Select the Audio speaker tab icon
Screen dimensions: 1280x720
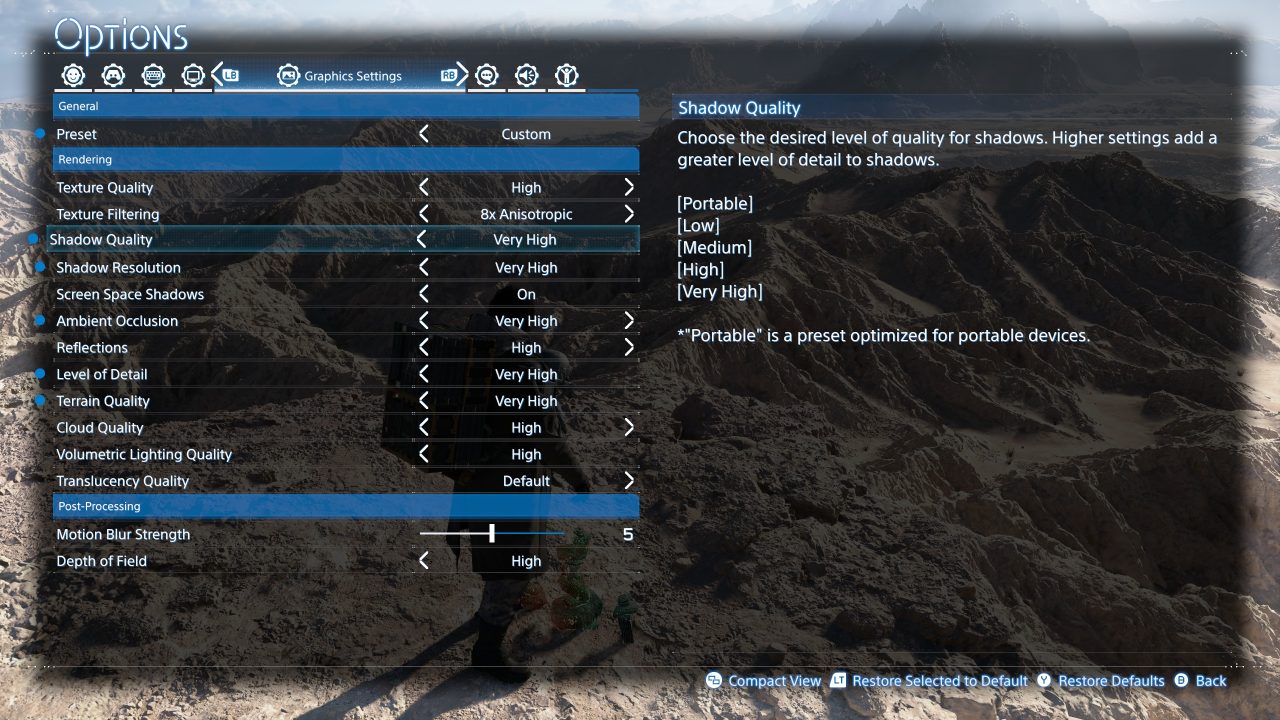(527, 74)
